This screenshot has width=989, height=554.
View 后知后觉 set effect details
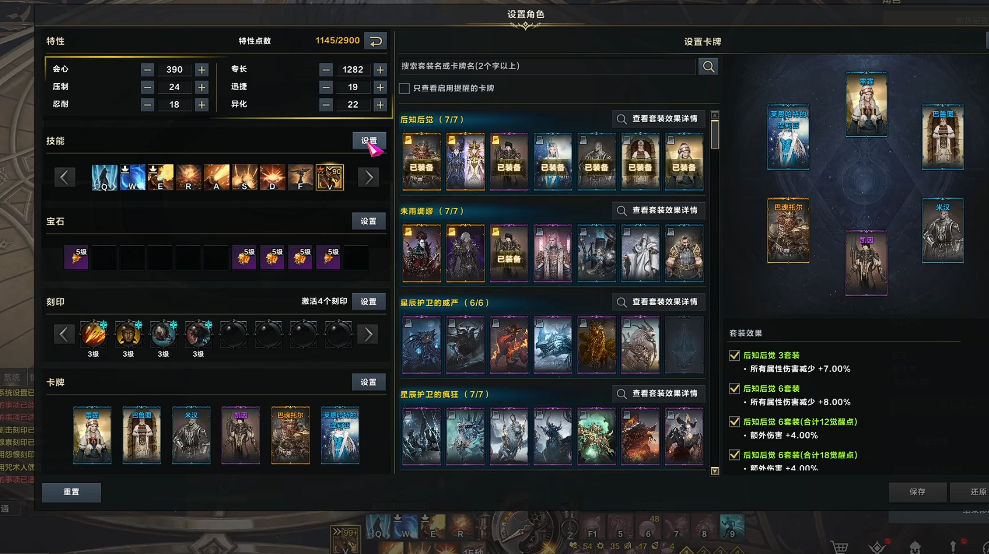(x=660, y=119)
